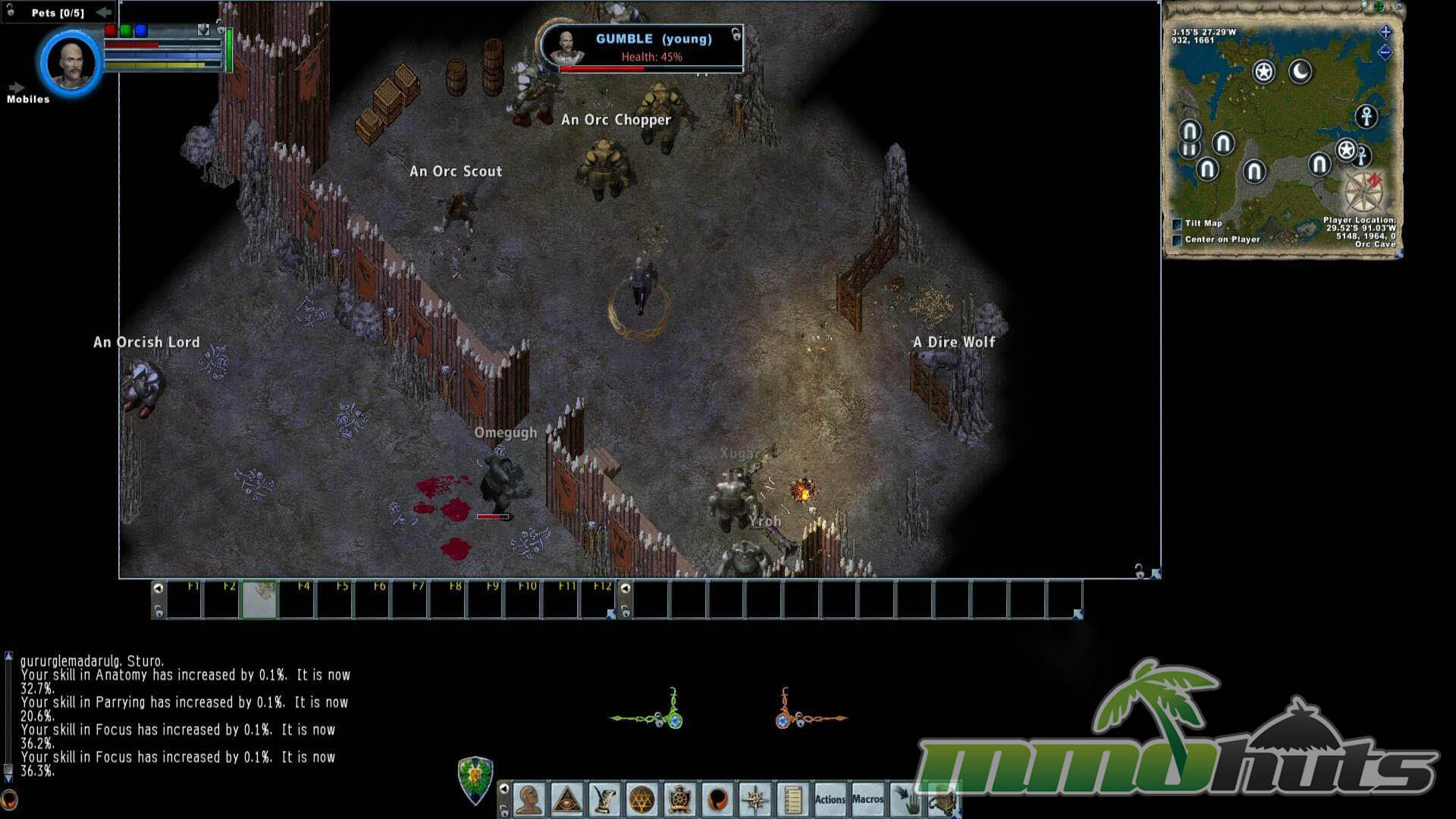Select the crescent moon map marker
Screen dimensions: 1456x819
click(x=1301, y=72)
